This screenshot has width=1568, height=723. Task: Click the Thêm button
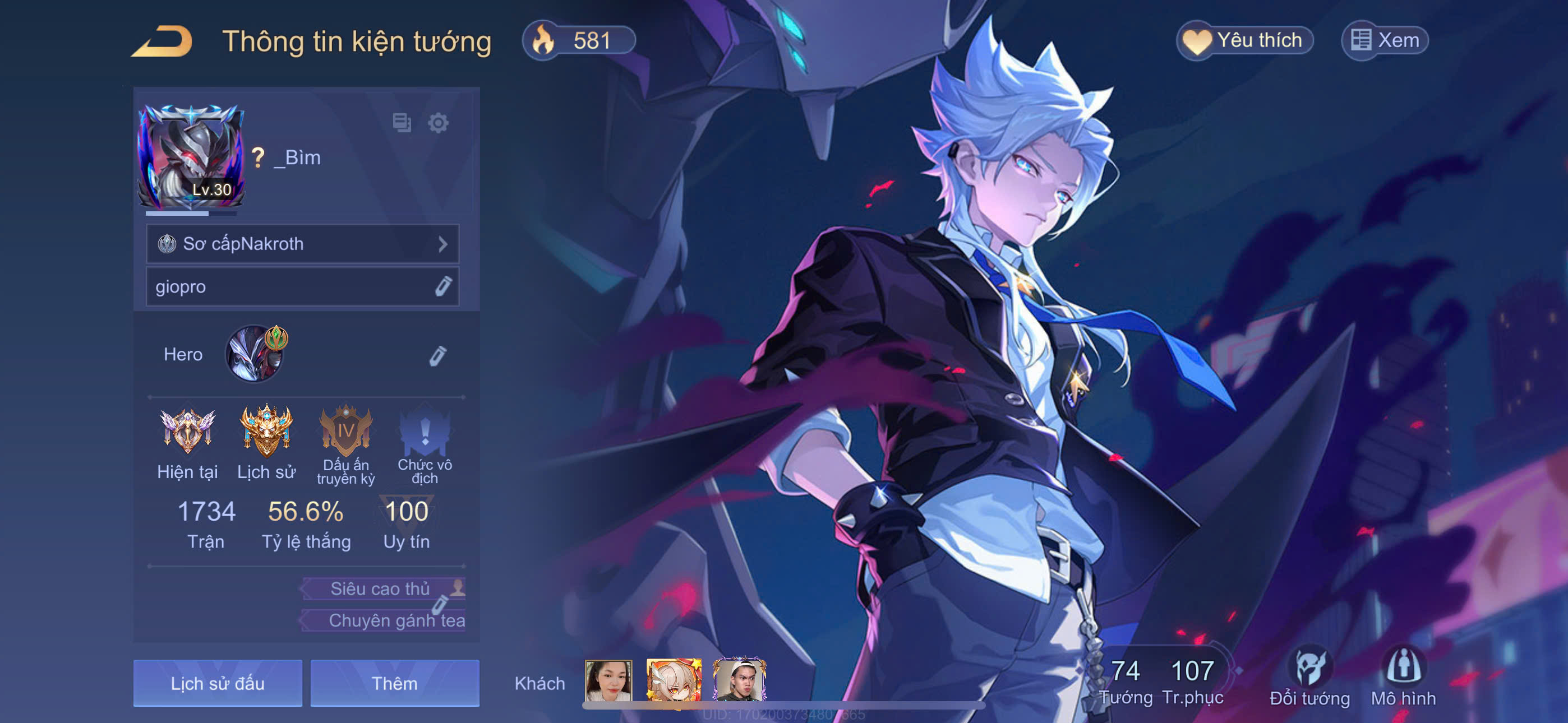point(394,683)
